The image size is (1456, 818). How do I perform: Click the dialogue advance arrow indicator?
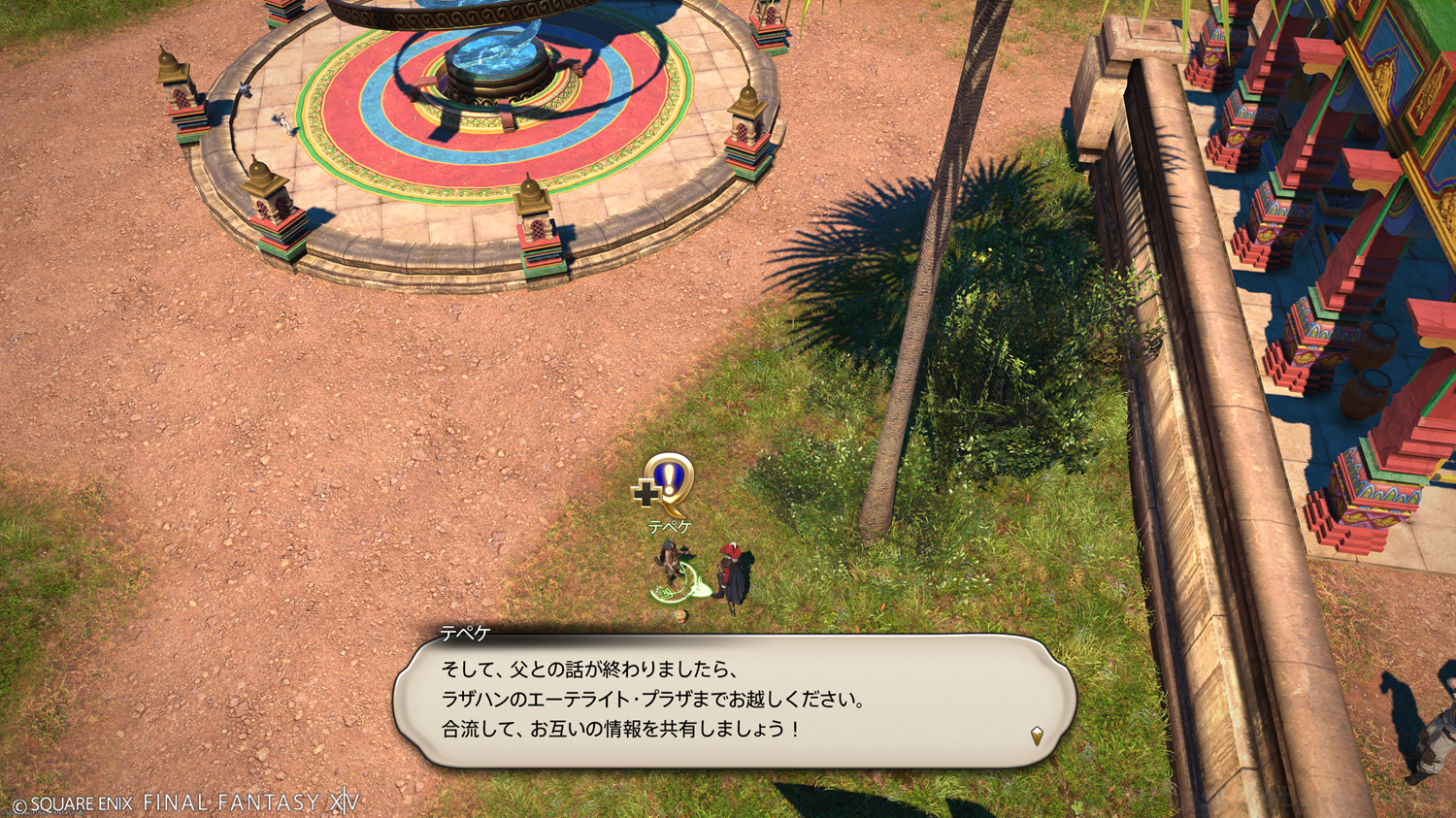point(1037,736)
